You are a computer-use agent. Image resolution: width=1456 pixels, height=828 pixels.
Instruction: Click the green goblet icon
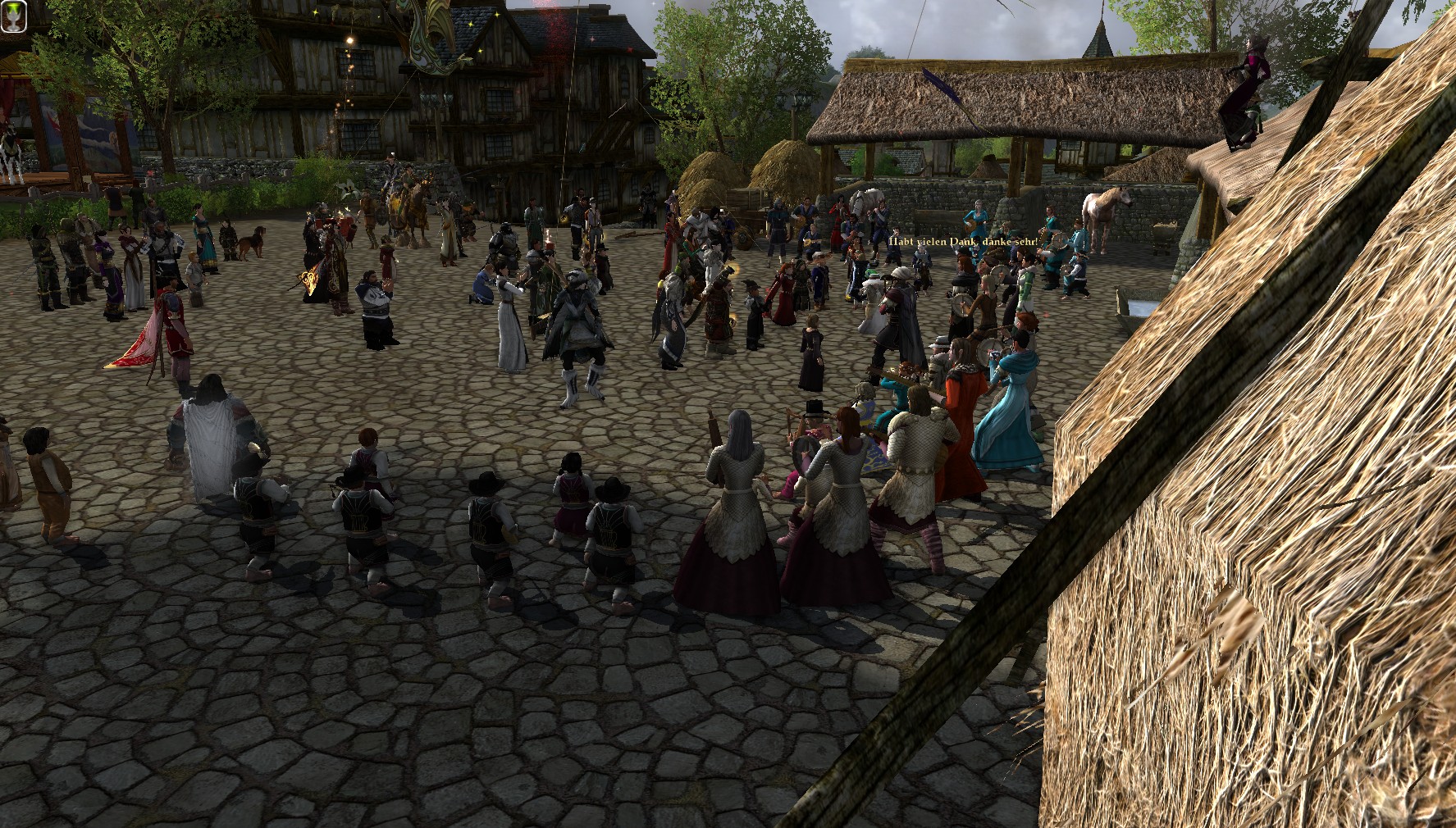click(14, 16)
